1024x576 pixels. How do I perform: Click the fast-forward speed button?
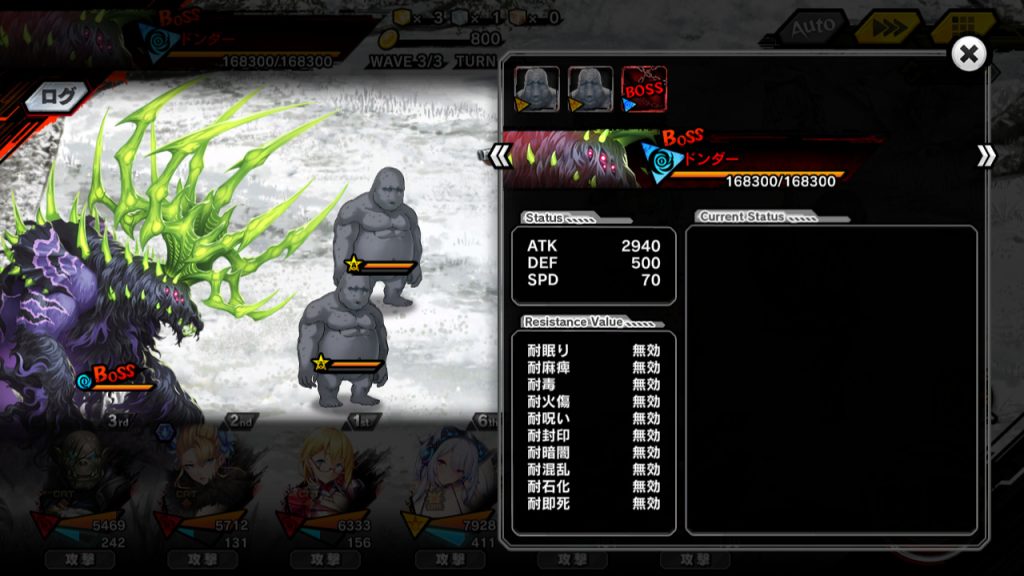(887, 27)
